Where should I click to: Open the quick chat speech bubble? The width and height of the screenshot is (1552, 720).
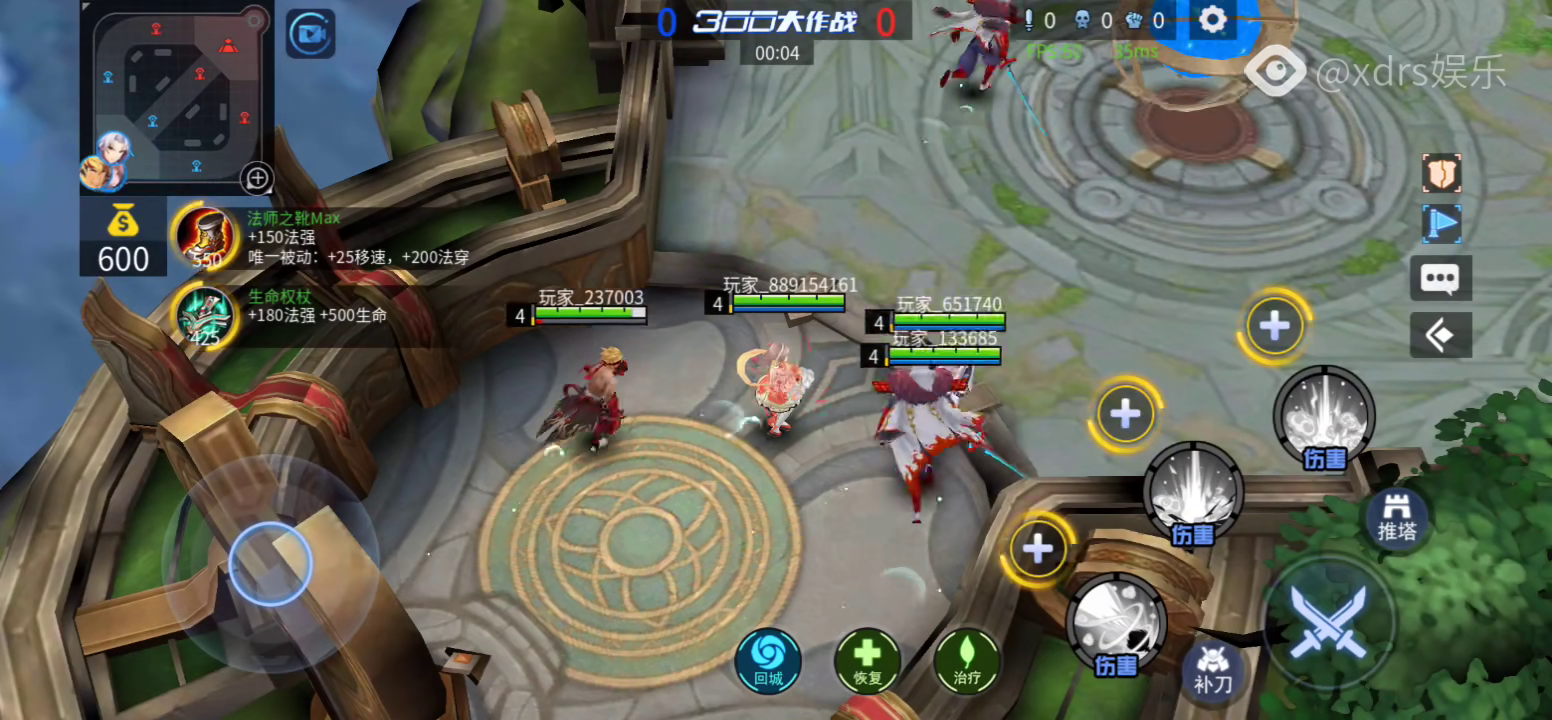(1441, 278)
